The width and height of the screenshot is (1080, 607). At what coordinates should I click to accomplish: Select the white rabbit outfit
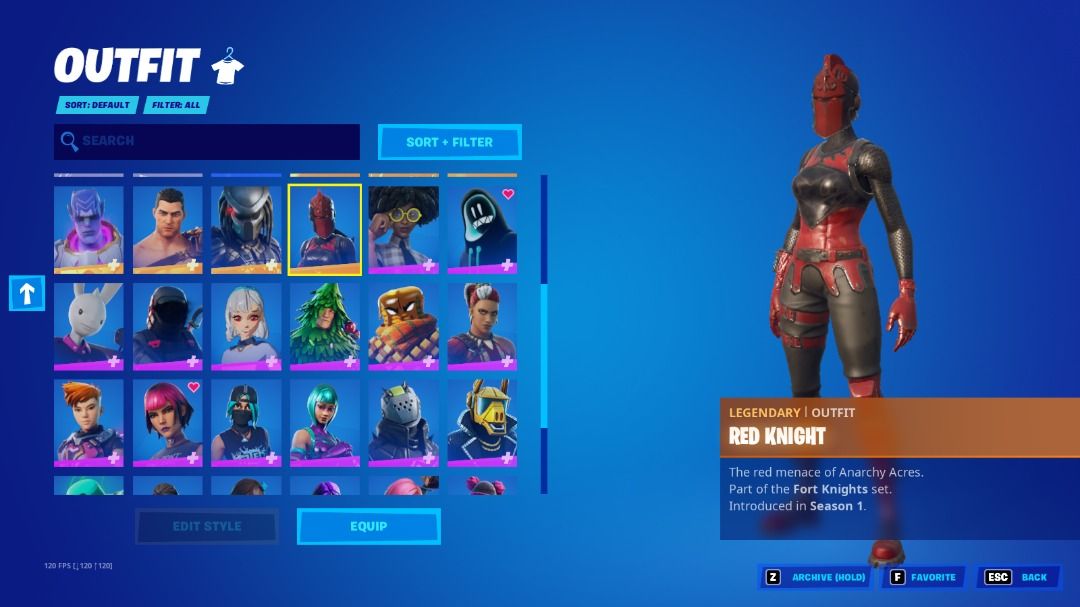click(x=89, y=325)
